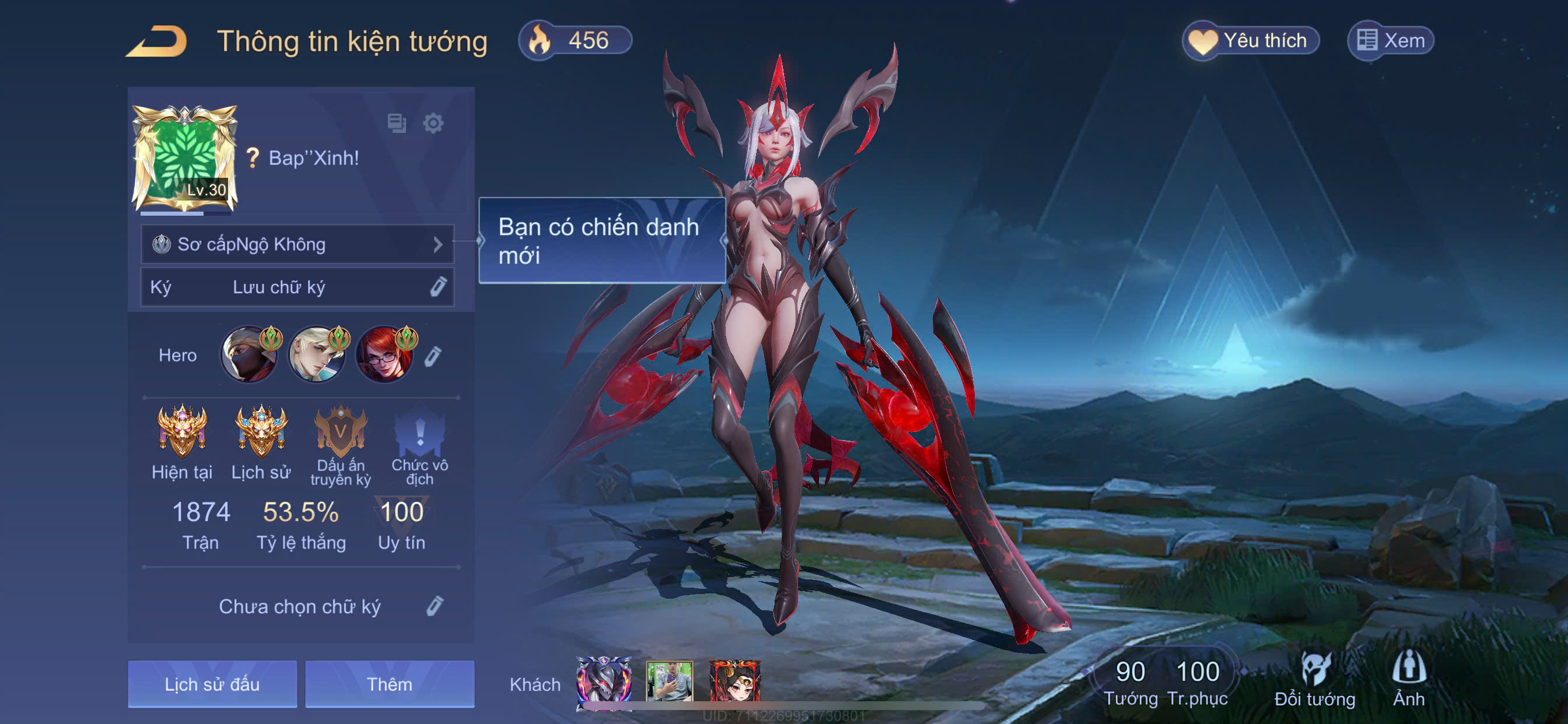1568x724 pixels.
Task: Edit the featured Hero lineup
Action: click(433, 356)
